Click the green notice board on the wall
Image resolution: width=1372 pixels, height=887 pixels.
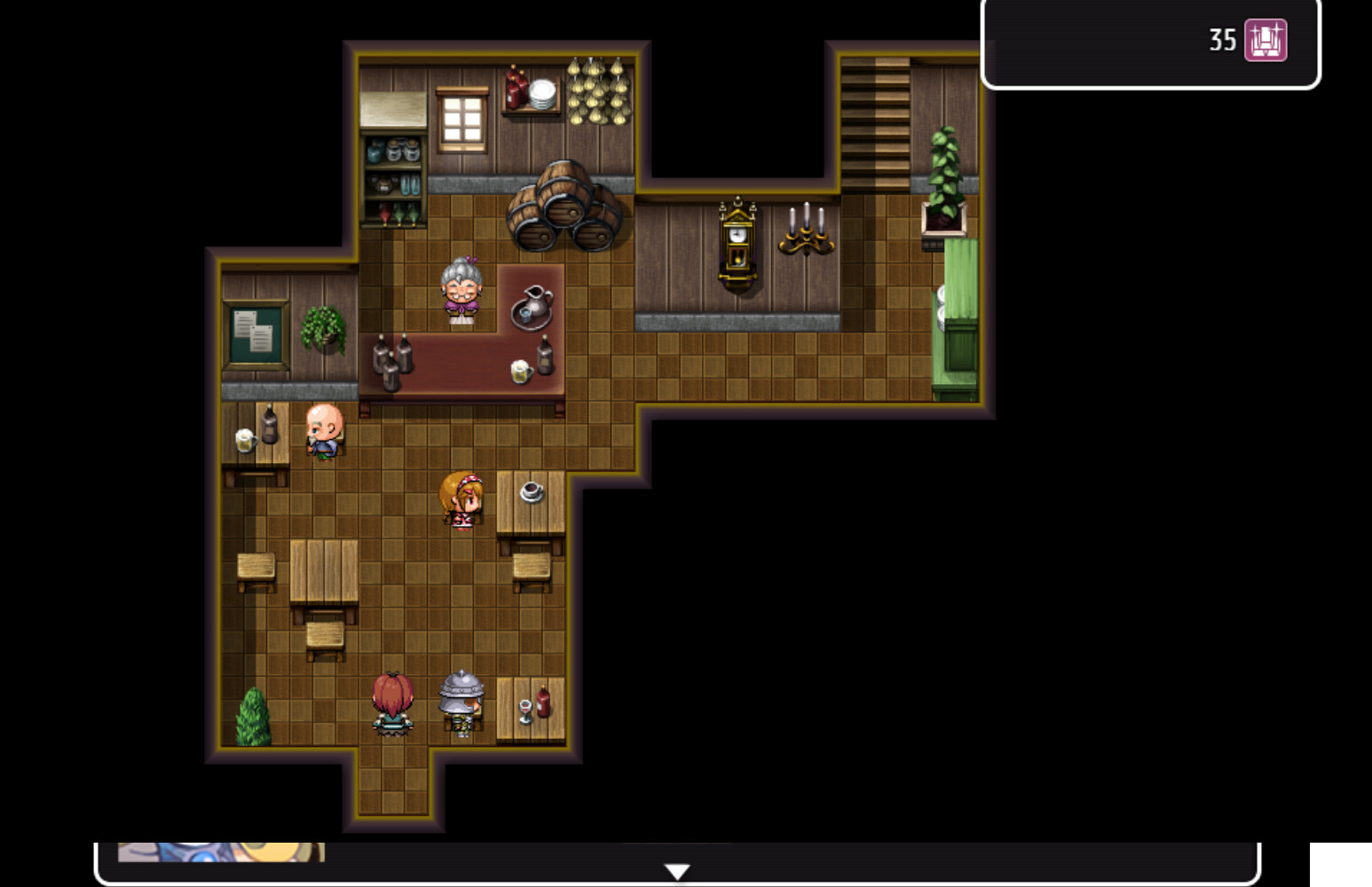tap(256, 333)
